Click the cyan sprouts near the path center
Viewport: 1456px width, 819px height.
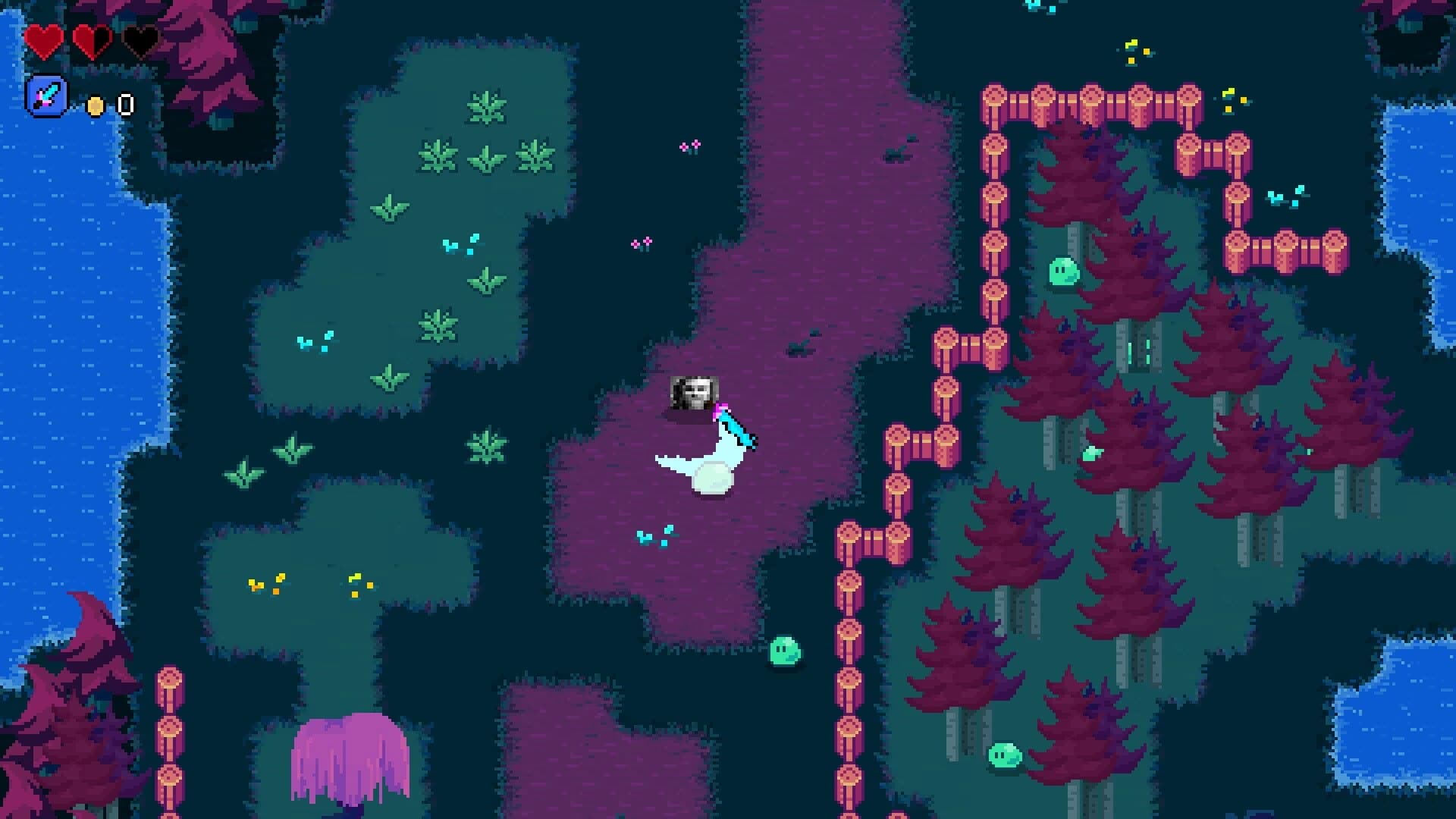[x=654, y=535]
